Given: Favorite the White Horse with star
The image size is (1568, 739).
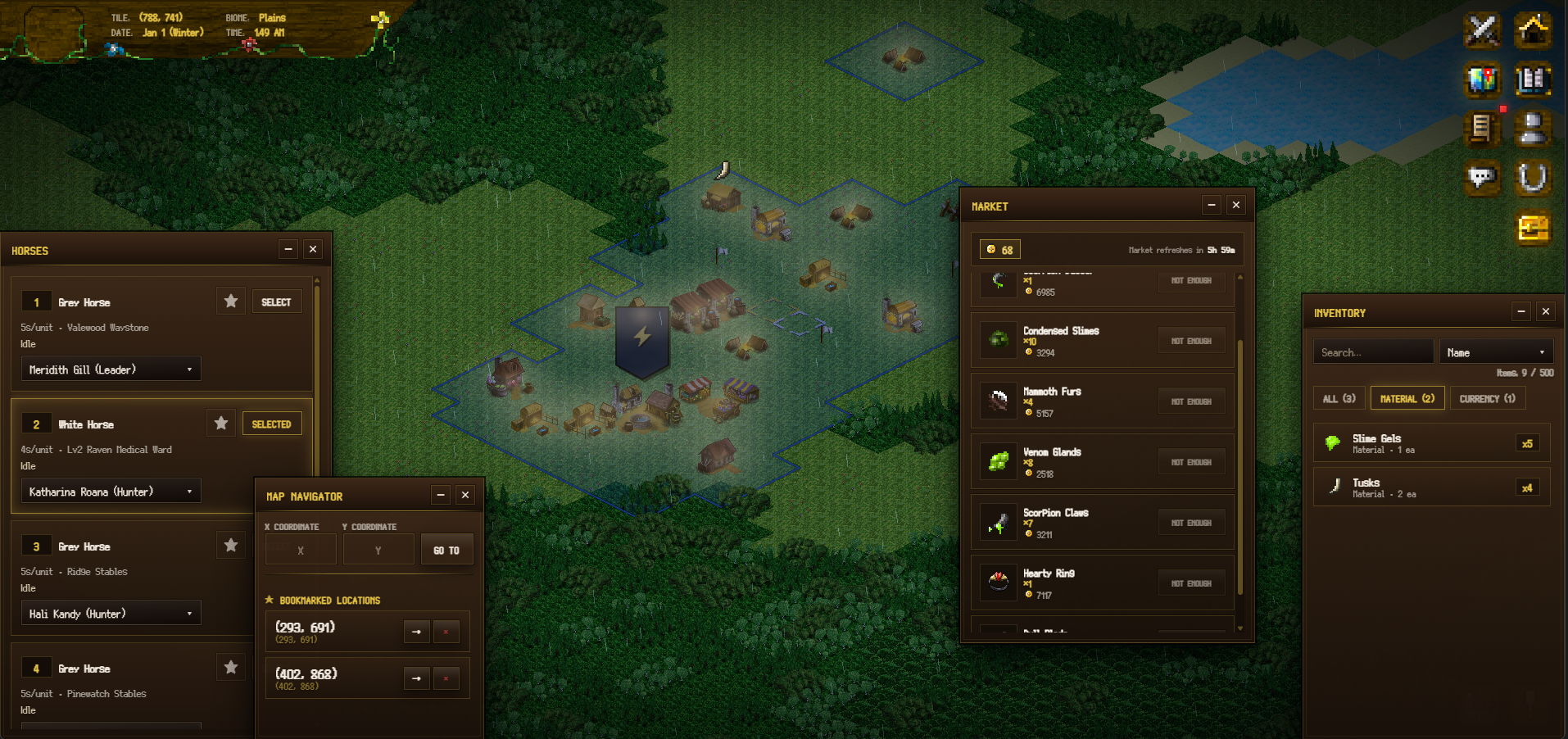Looking at the screenshot, I should pos(221,424).
